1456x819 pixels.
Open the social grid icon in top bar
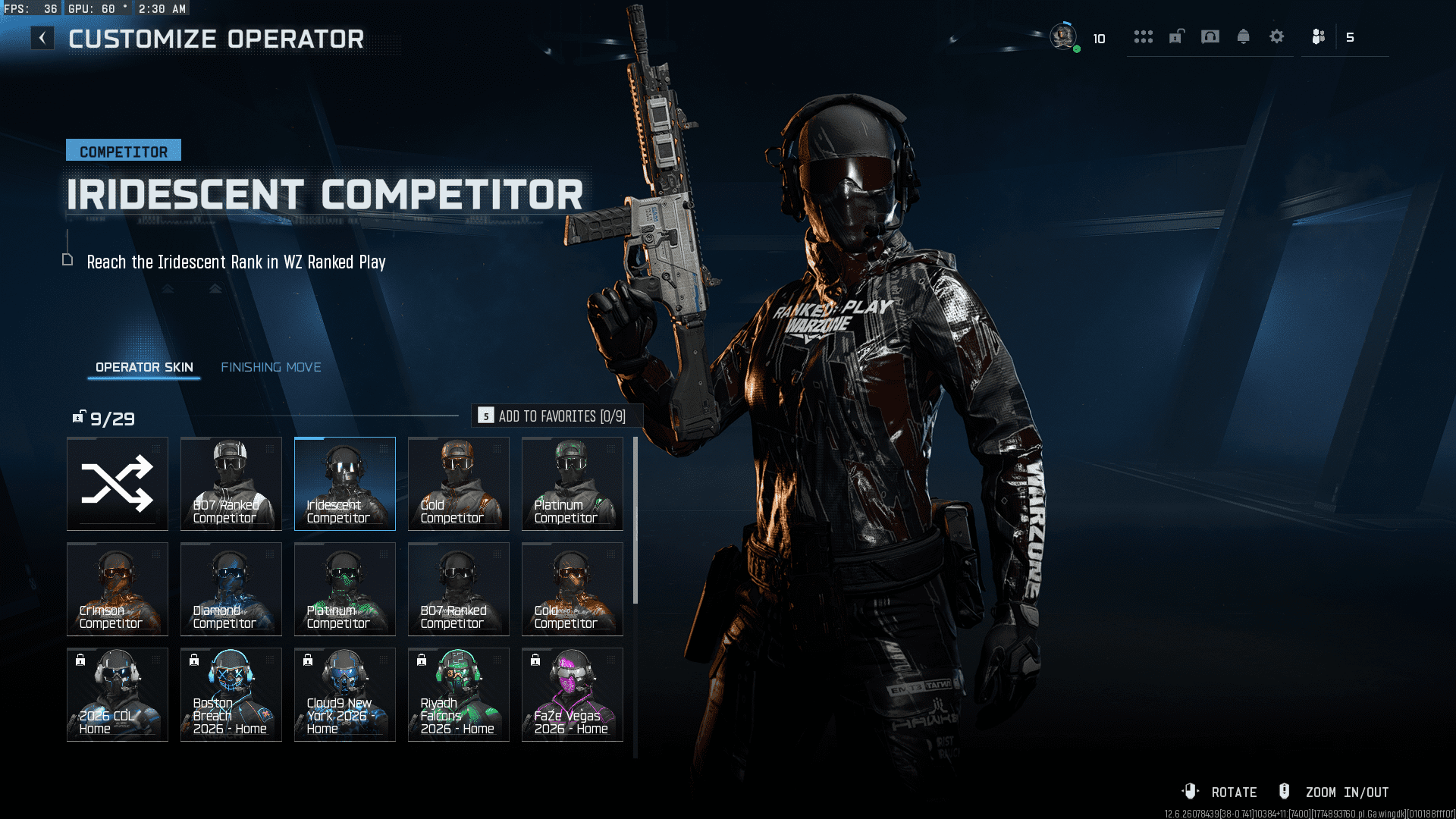point(1144,36)
